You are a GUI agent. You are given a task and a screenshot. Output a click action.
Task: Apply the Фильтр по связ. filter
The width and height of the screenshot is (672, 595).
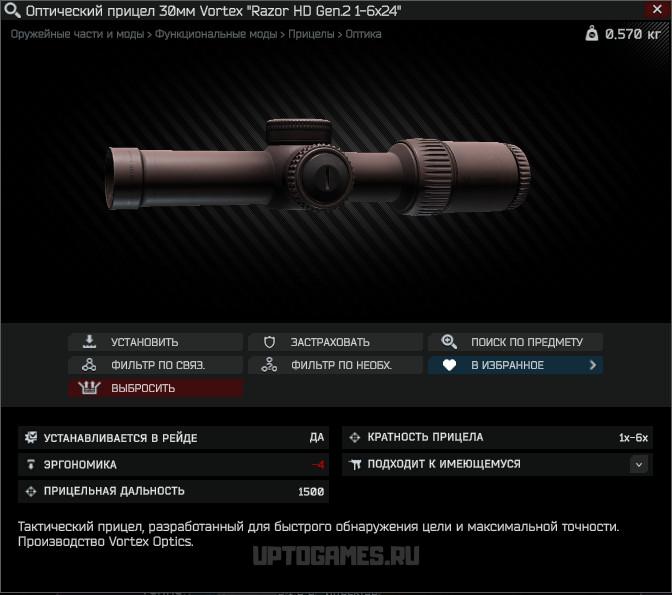pyautogui.click(x=155, y=365)
